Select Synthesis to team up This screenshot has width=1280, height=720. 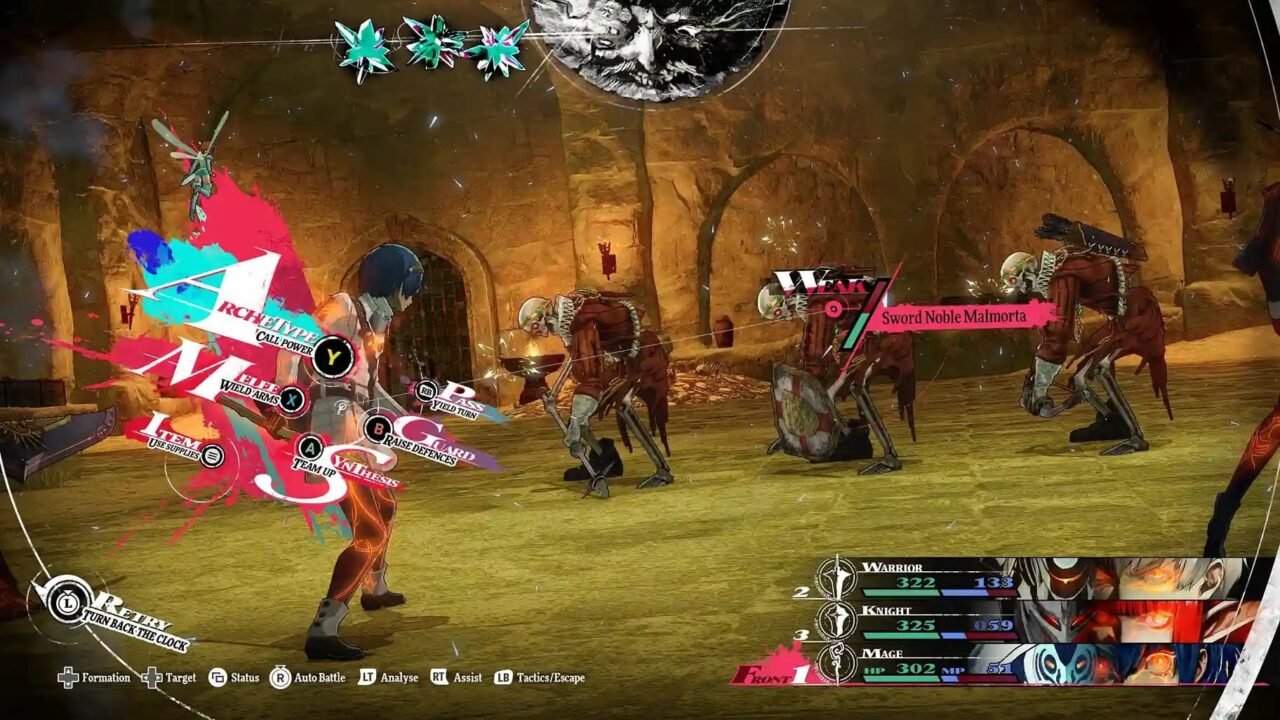[x=310, y=448]
